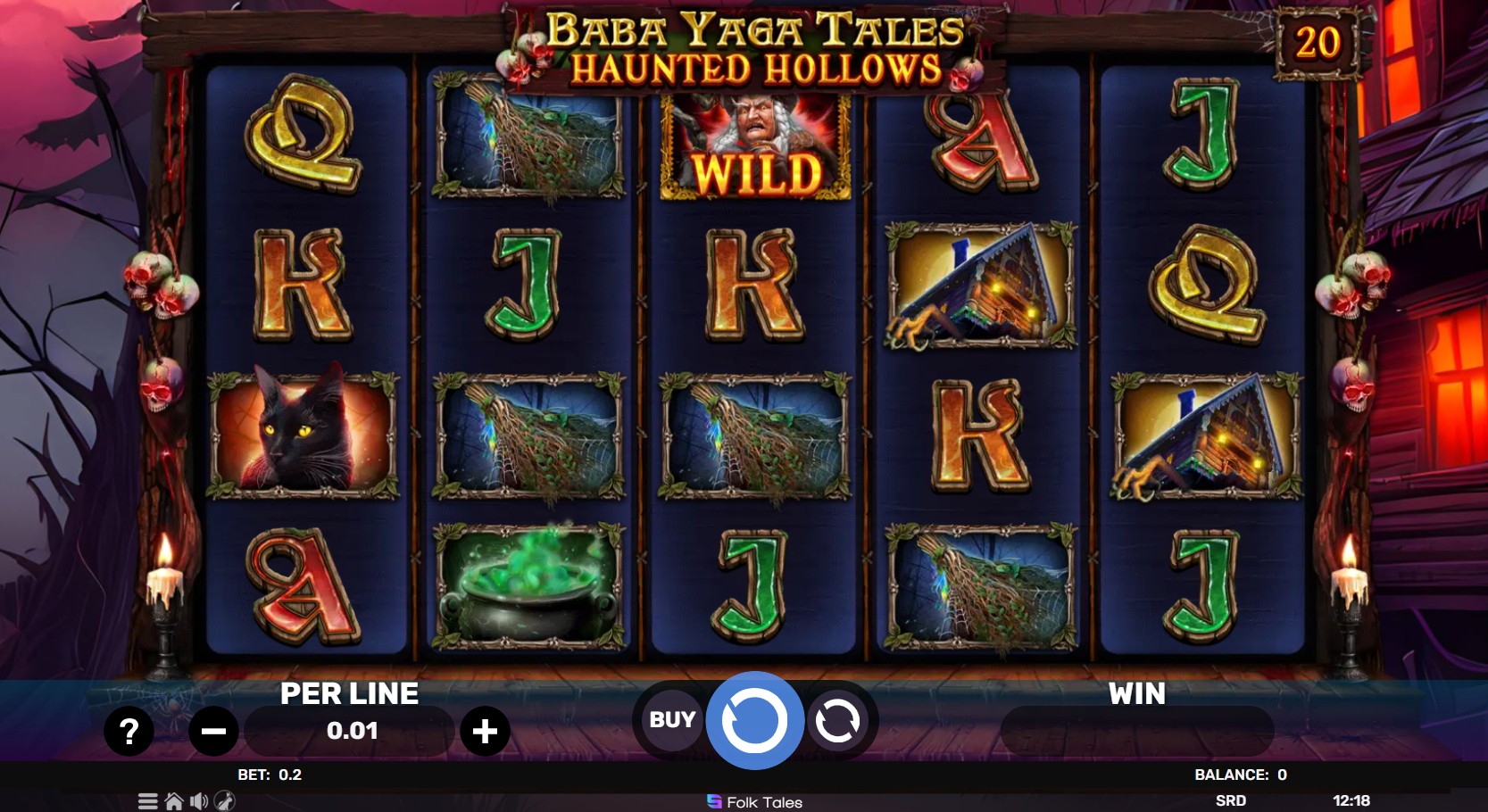Open the help question mark button
This screenshot has width=1488, height=812.
coord(129,732)
